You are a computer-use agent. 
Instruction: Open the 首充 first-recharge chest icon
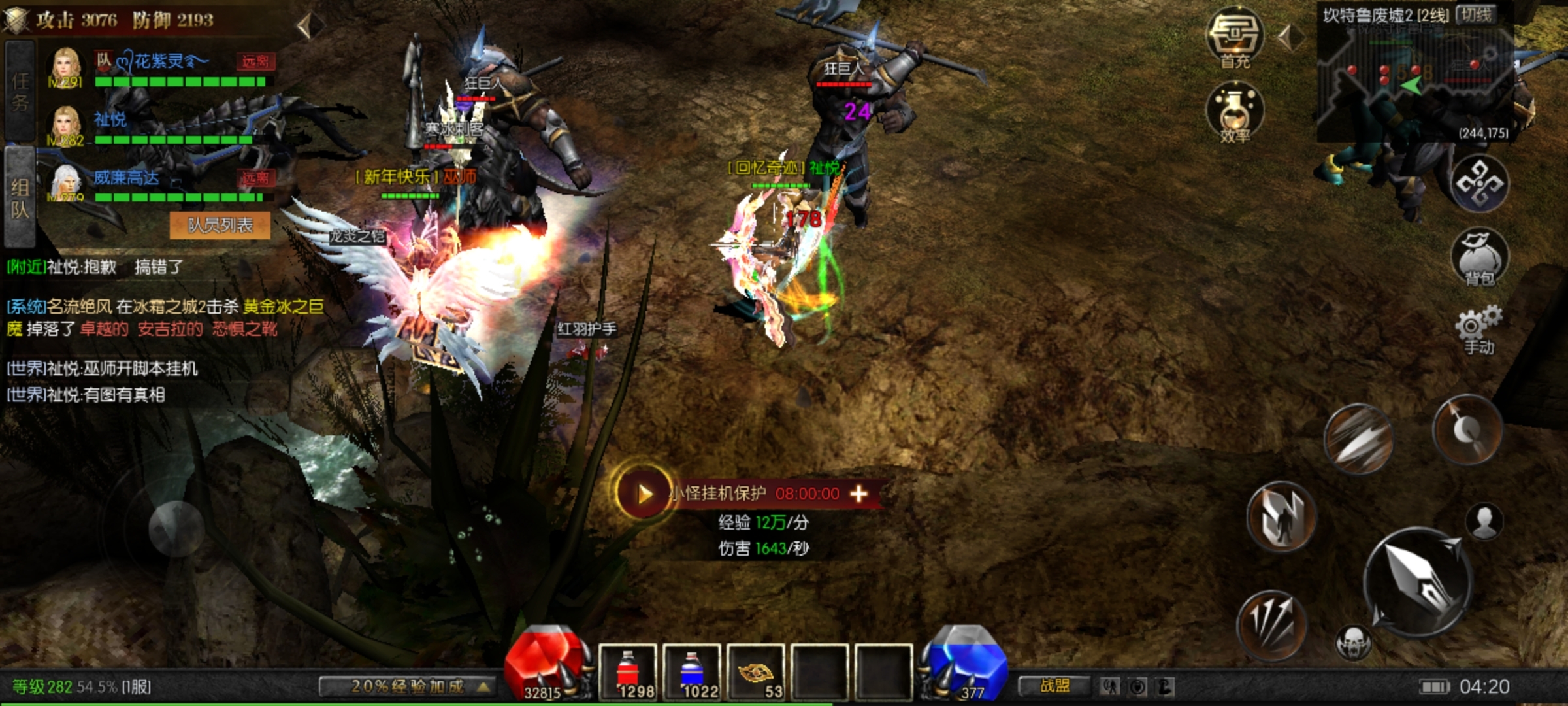coord(1234,37)
